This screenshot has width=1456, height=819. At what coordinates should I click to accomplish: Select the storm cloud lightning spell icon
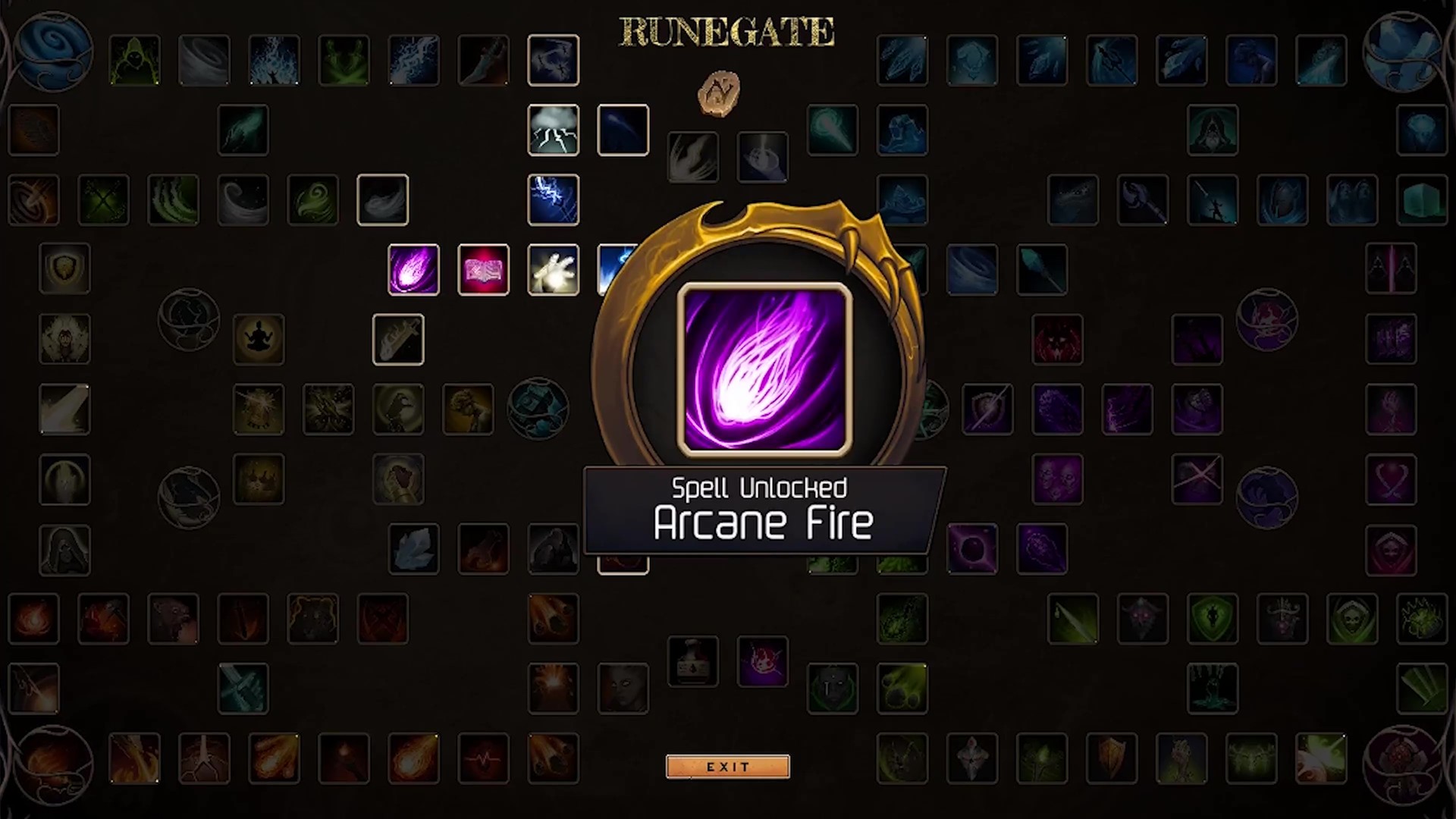(x=554, y=129)
